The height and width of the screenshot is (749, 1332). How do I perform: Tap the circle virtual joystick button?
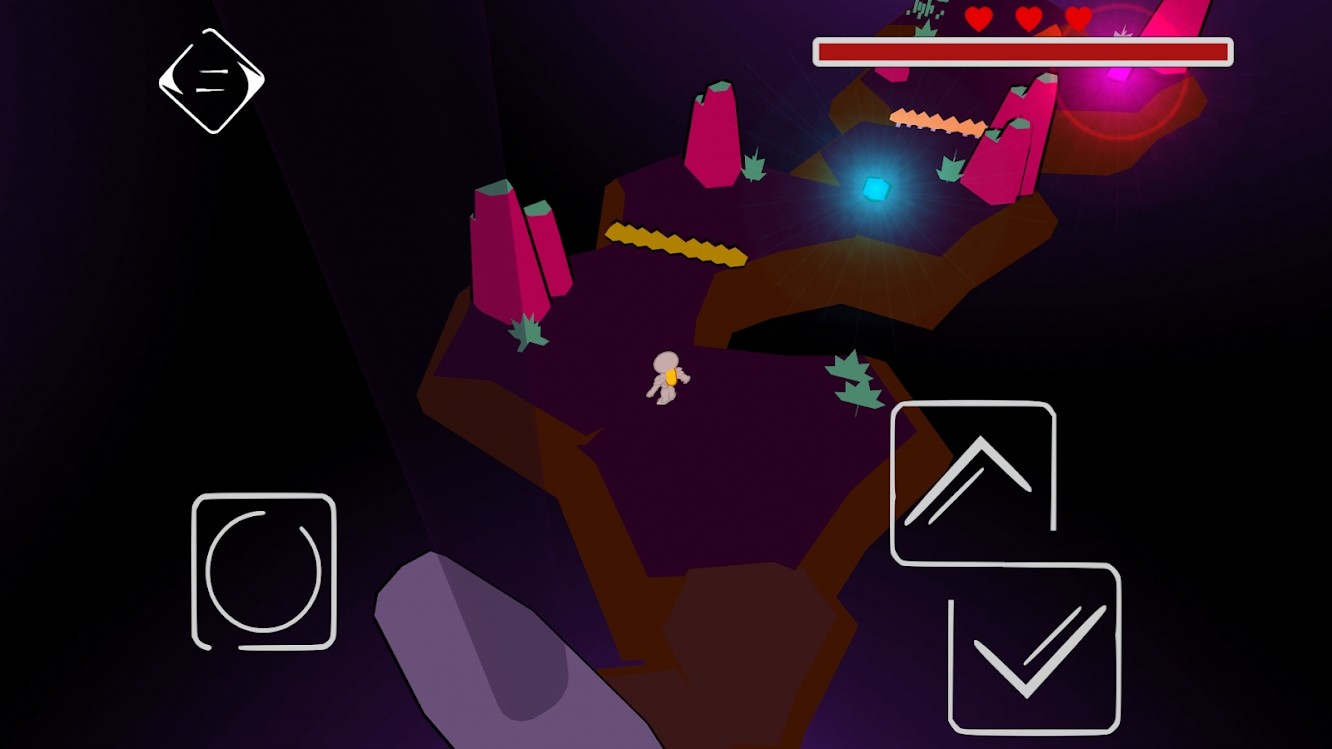(x=264, y=571)
